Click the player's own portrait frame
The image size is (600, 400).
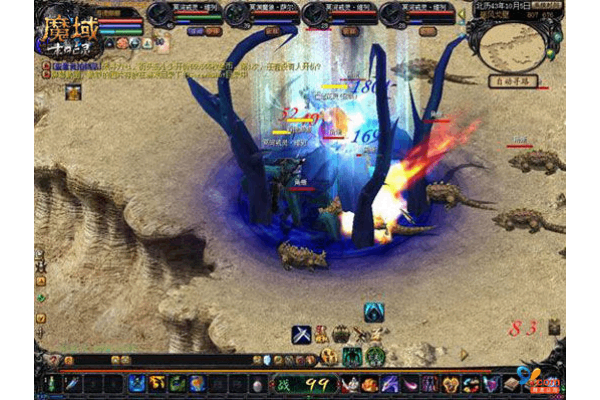pos(68,27)
